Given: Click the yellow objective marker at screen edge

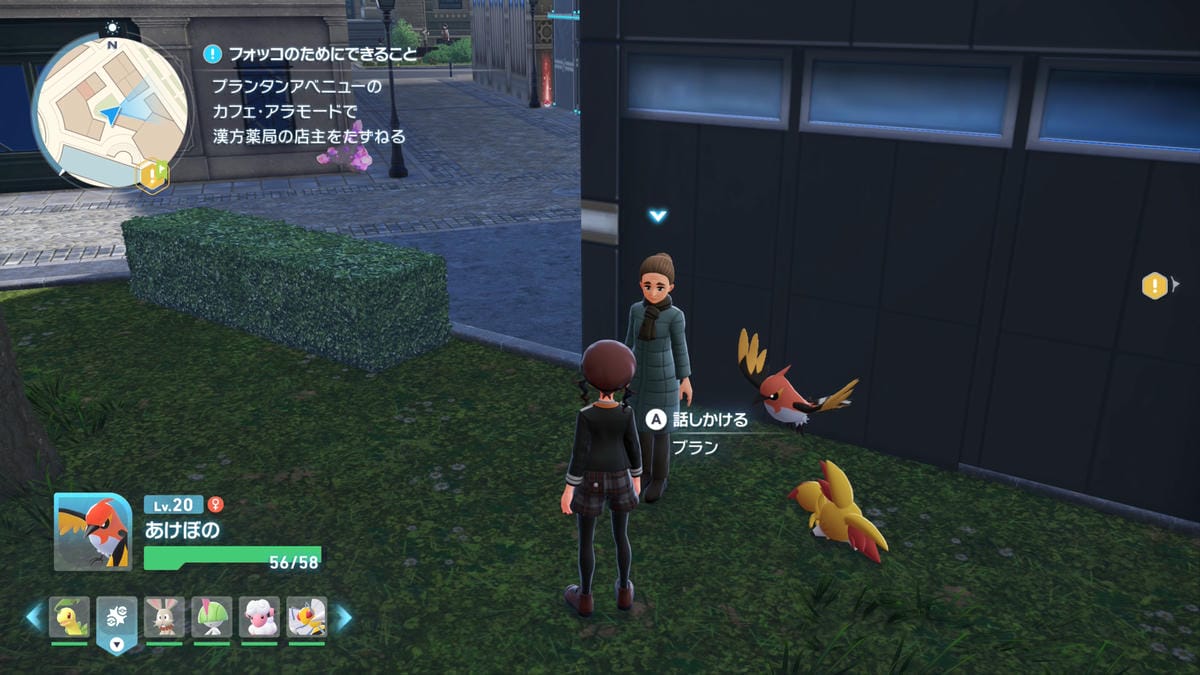Looking at the screenshot, I should point(1155,287).
